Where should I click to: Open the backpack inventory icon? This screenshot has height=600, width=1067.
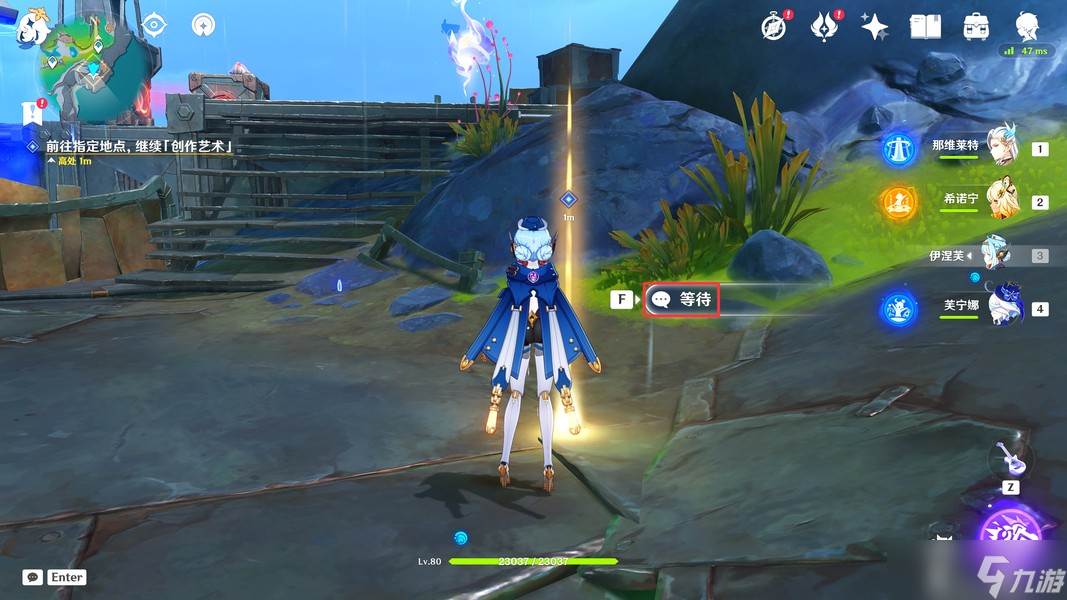[976, 27]
